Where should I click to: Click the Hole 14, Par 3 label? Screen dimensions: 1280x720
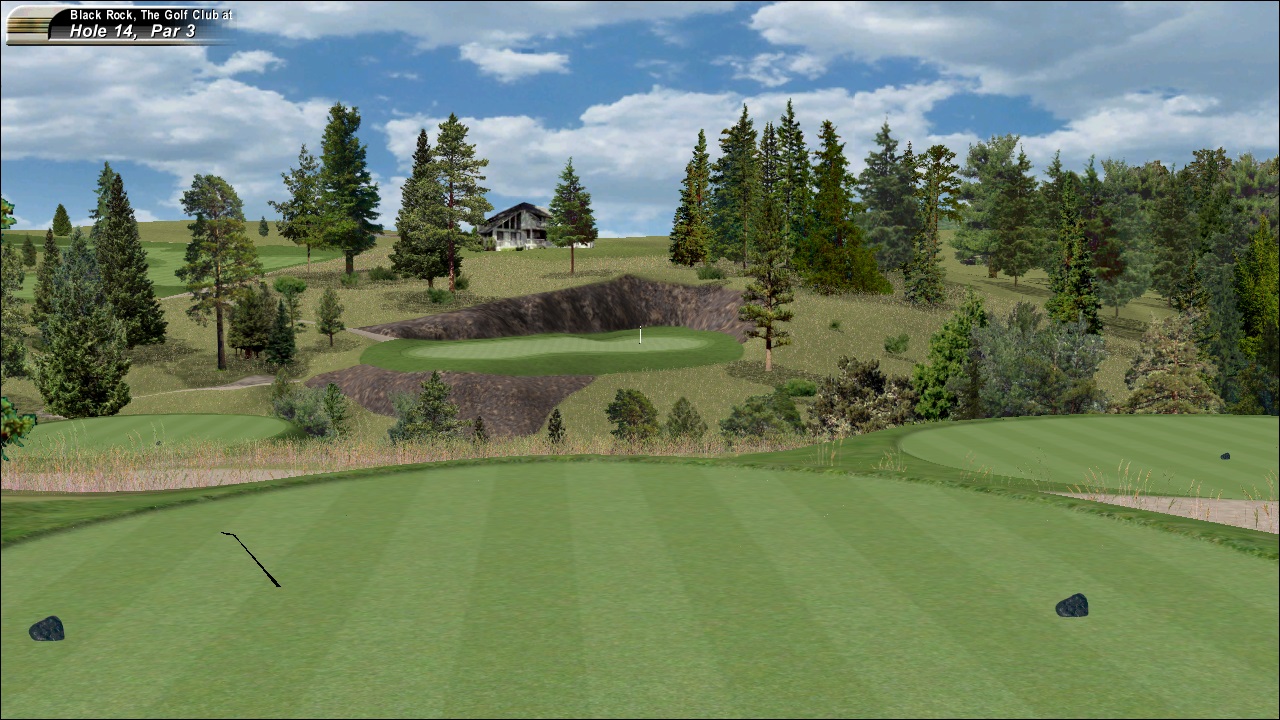click(x=135, y=31)
